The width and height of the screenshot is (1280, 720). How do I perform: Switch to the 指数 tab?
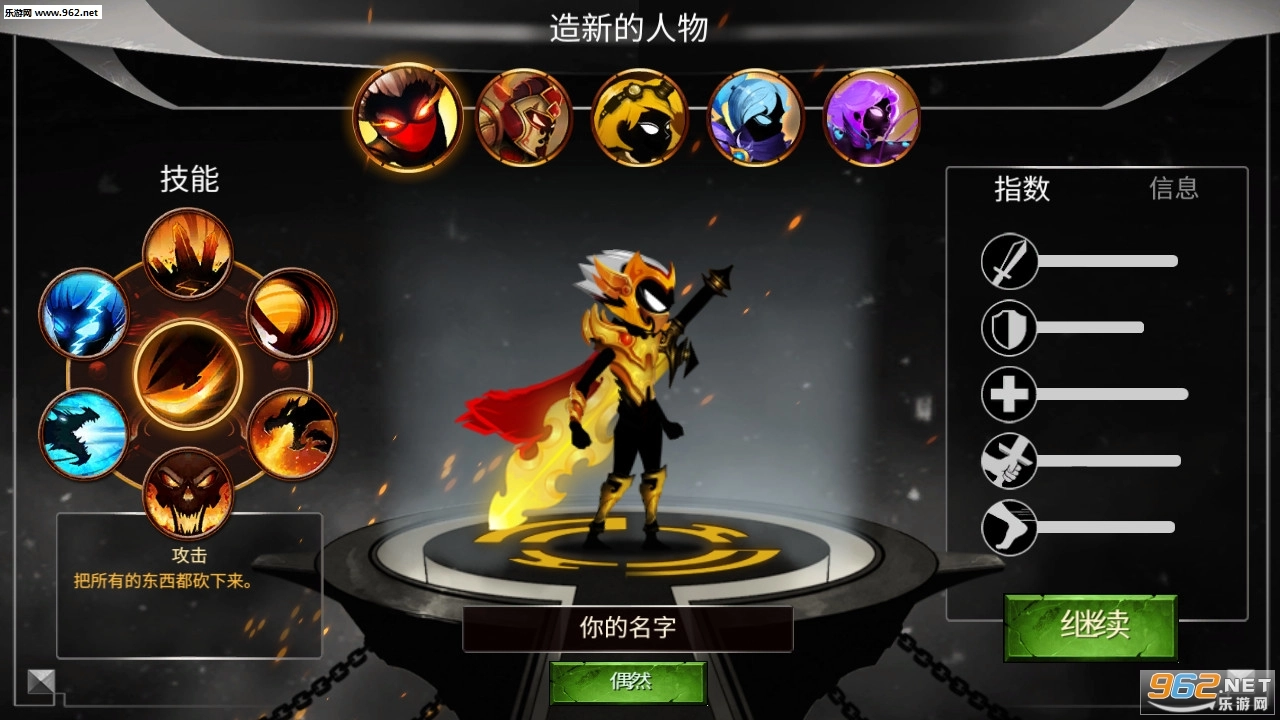[x=1022, y=189]
